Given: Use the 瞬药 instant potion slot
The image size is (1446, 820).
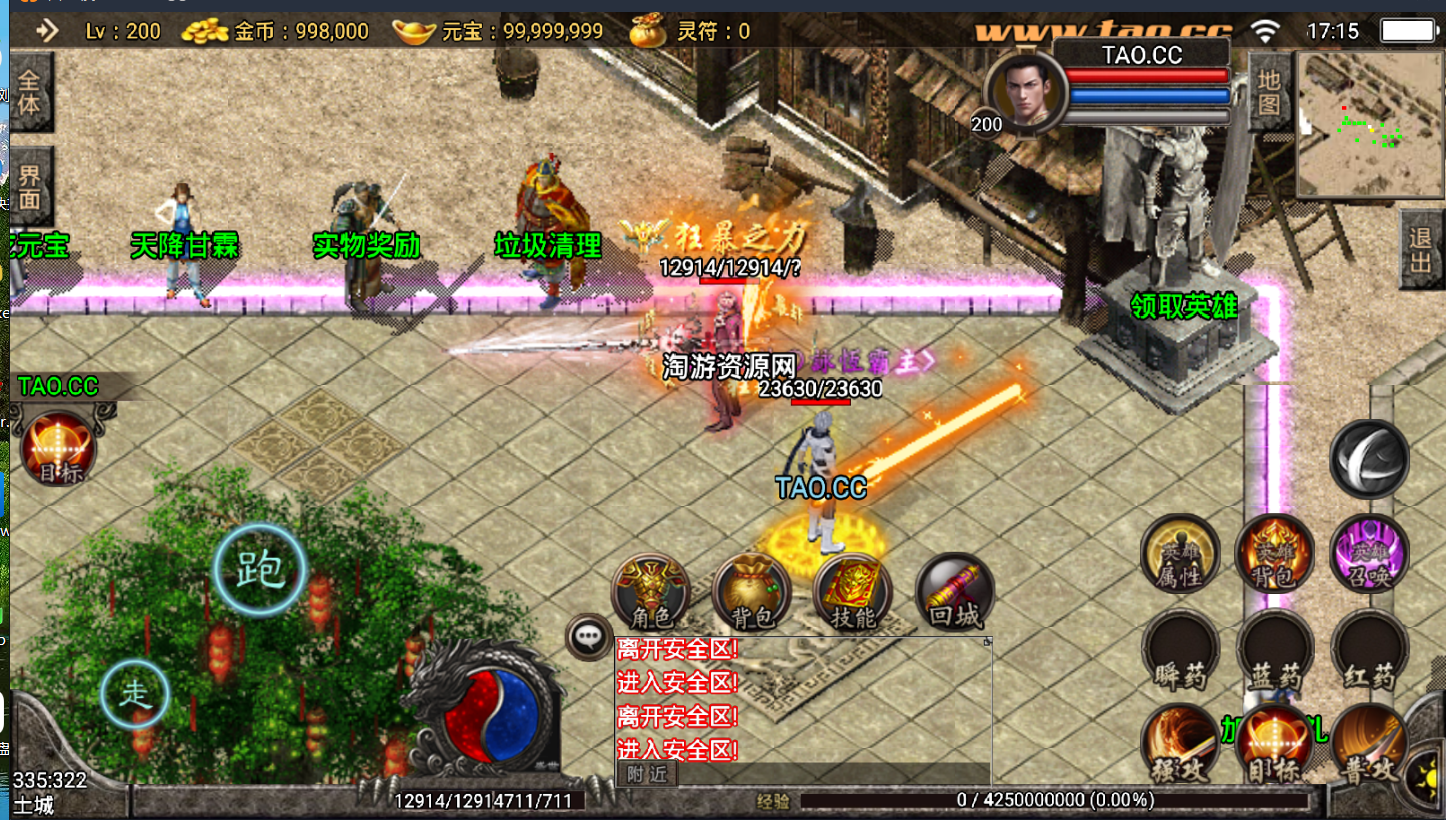Looking at the screenshot, I should [1180, 651].
